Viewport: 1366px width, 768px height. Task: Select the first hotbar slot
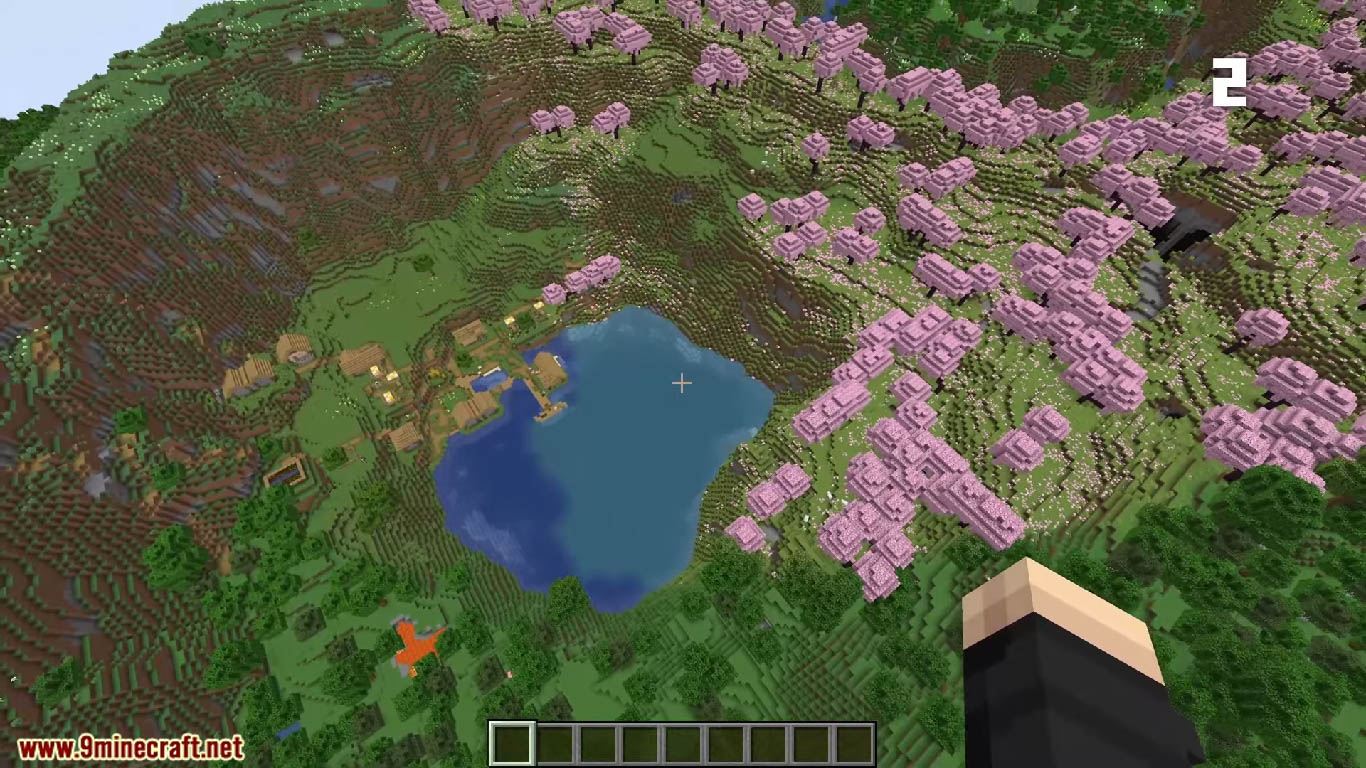[512, 740]
